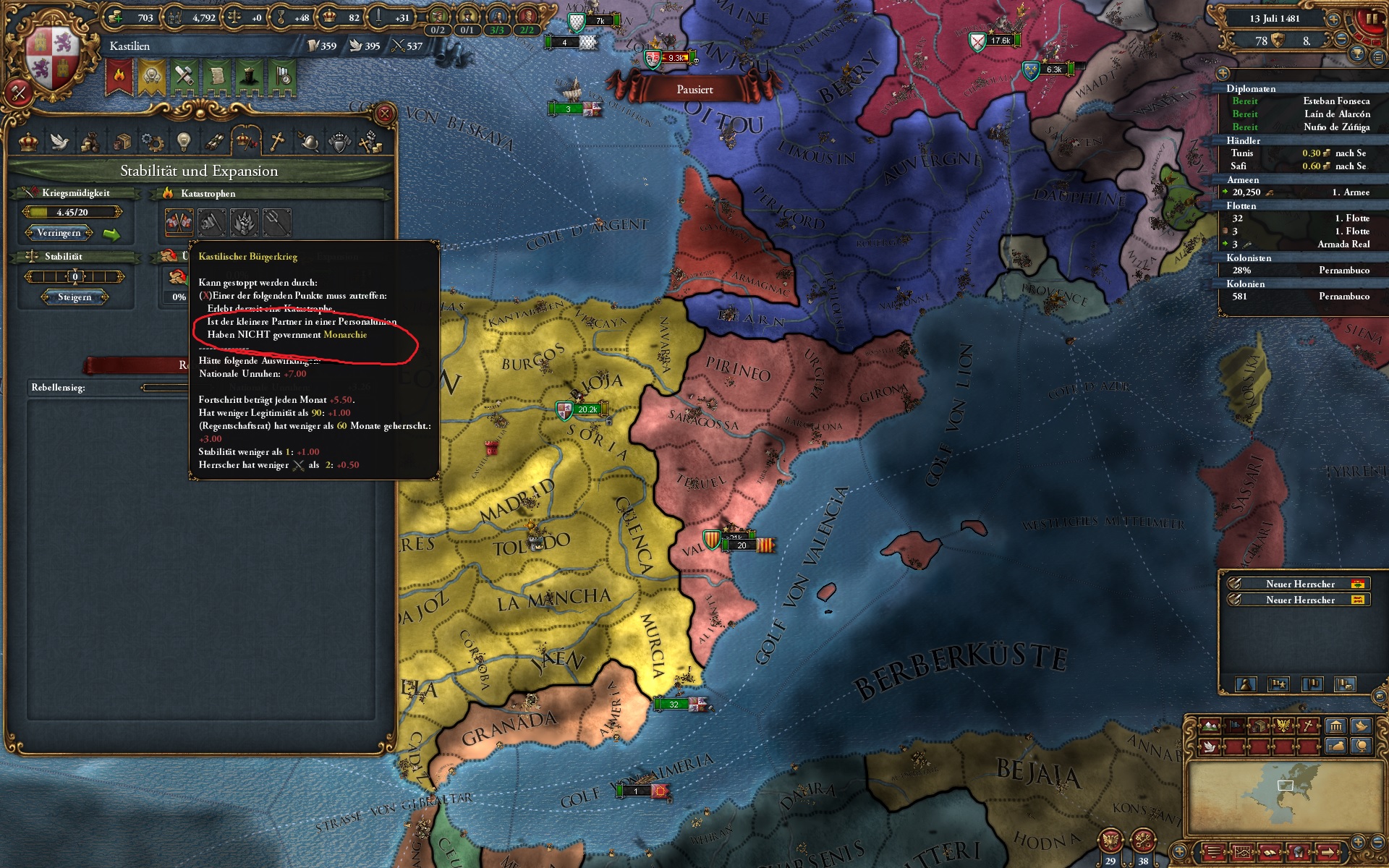The width and height of the screenshot is (1389, 868).
Task: Open the religion map mode (cross icon)
Action: coord(1308,726)
